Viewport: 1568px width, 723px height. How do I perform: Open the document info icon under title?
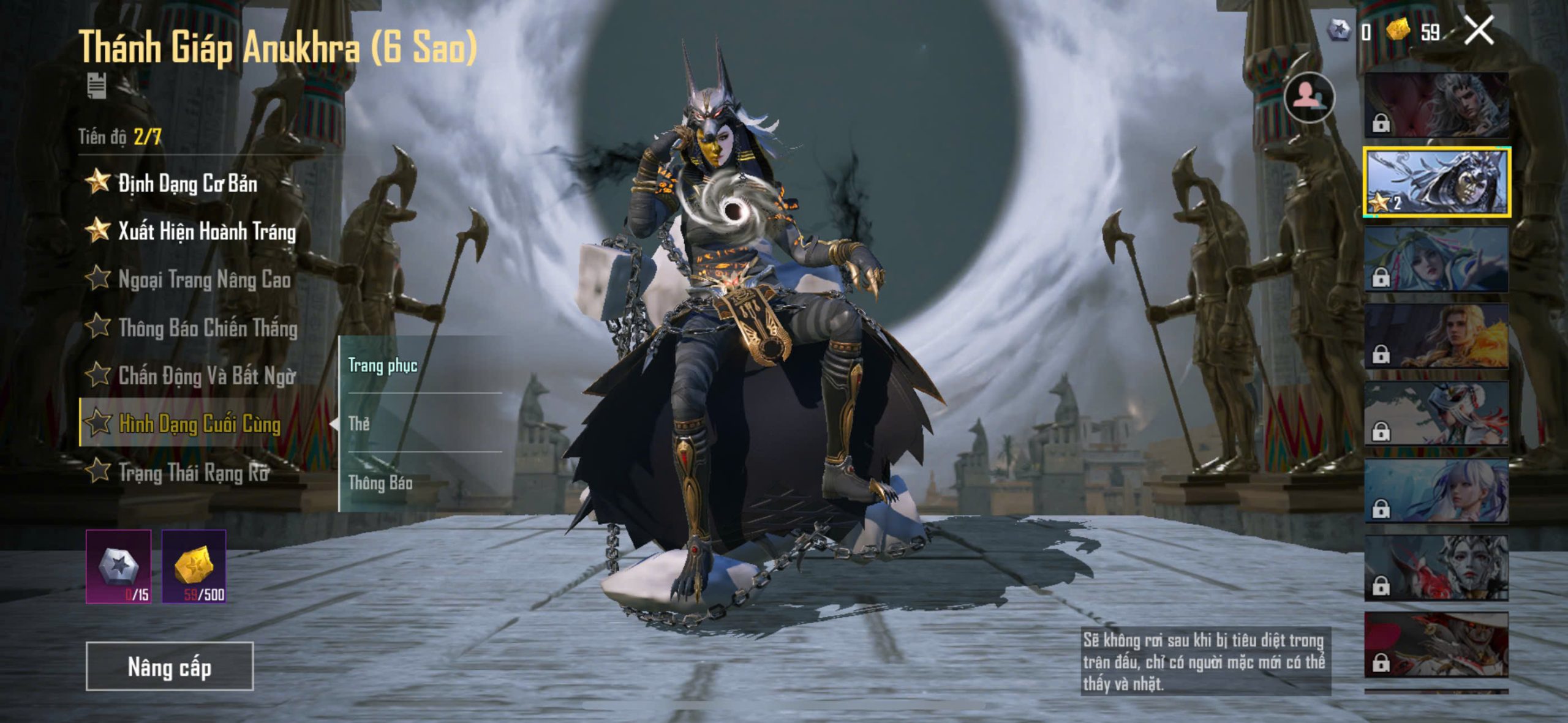point(97,85)
